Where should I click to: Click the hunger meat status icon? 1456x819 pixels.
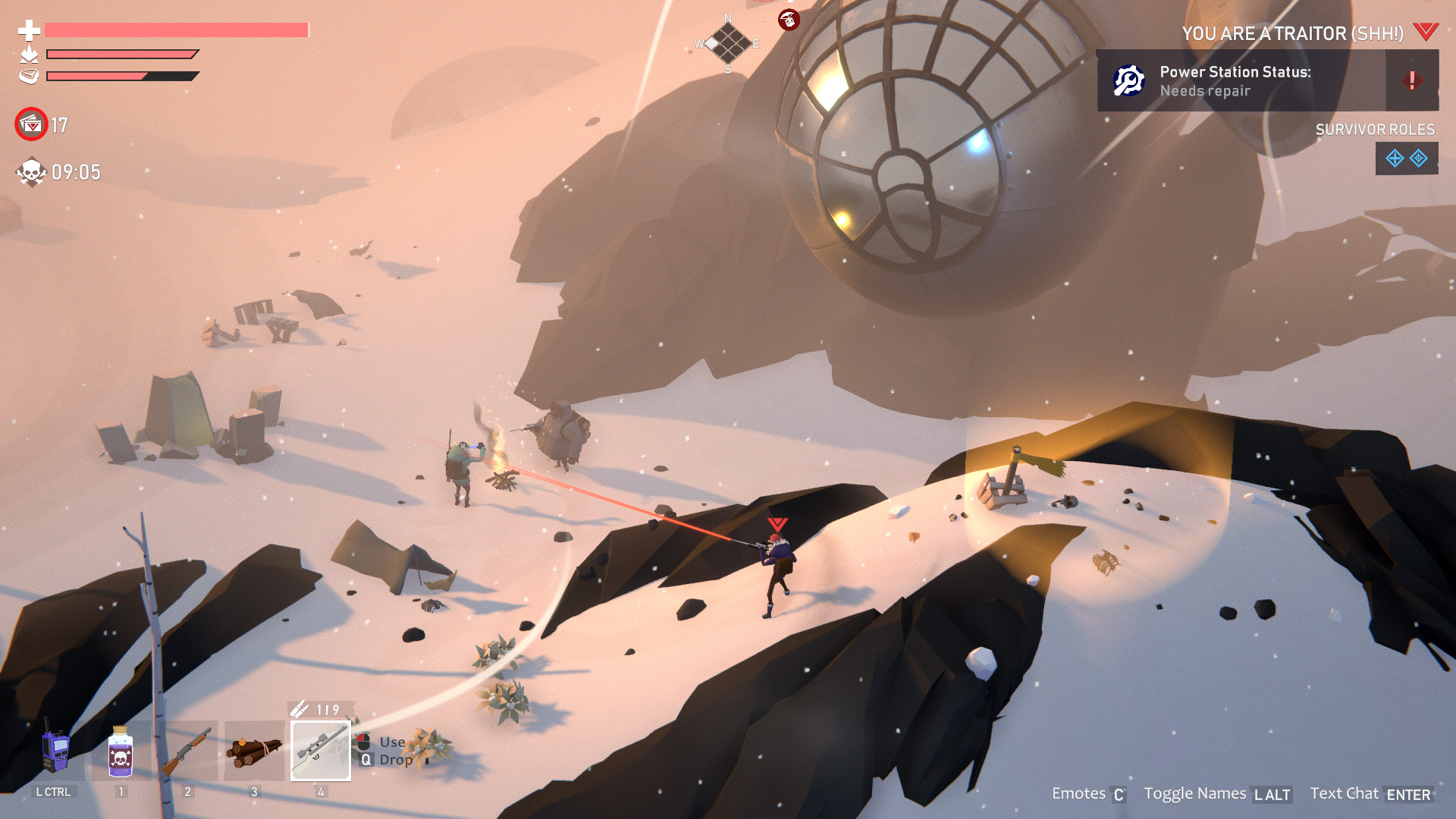(27, 76)
